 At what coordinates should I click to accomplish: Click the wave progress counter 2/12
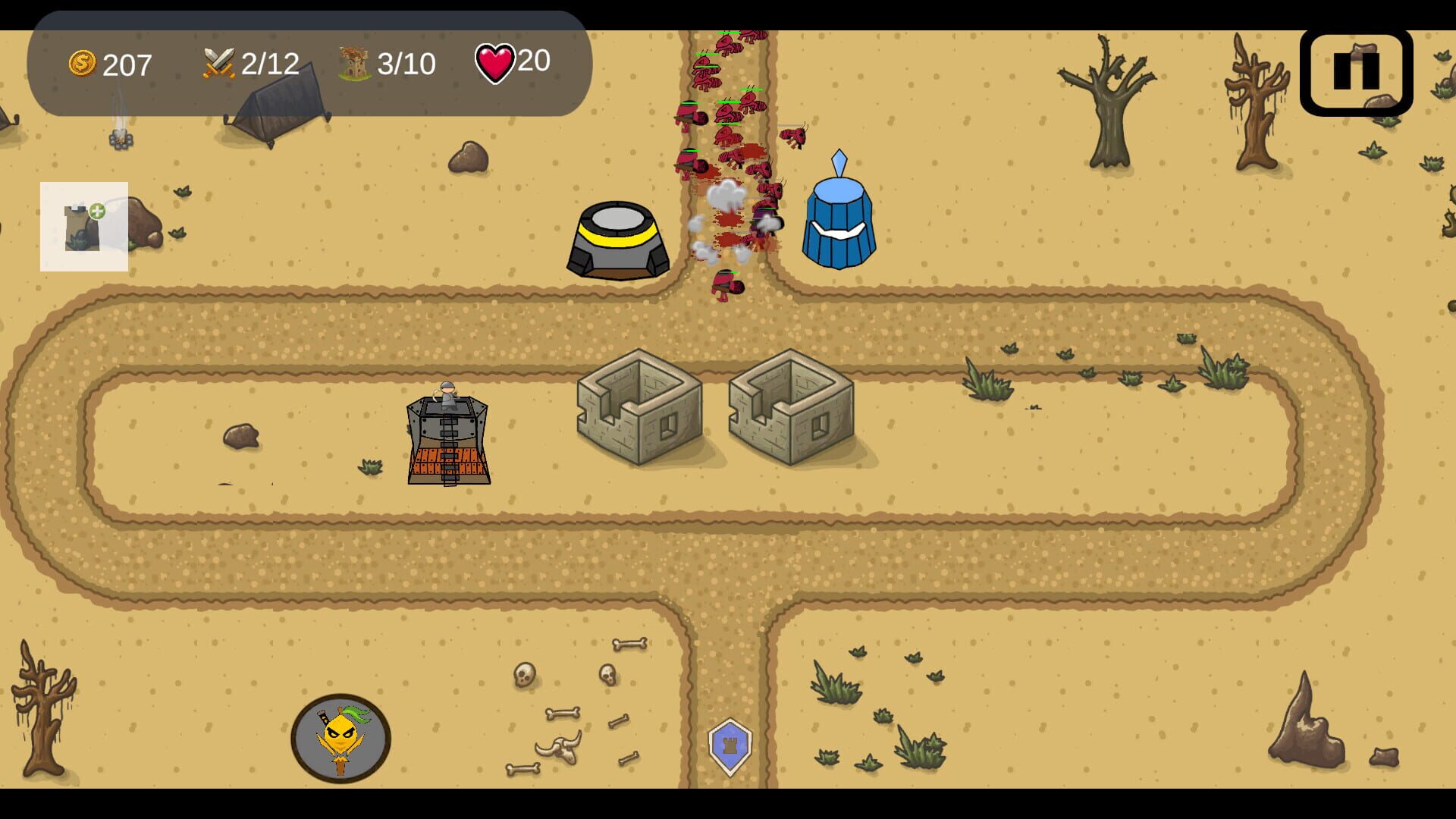tap(268, 63)
